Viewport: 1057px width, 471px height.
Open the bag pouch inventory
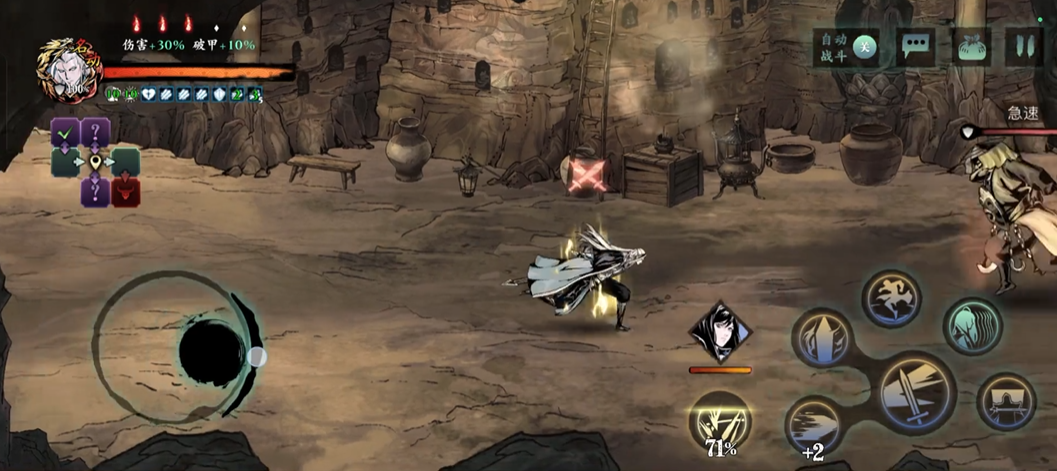(969, 48)
